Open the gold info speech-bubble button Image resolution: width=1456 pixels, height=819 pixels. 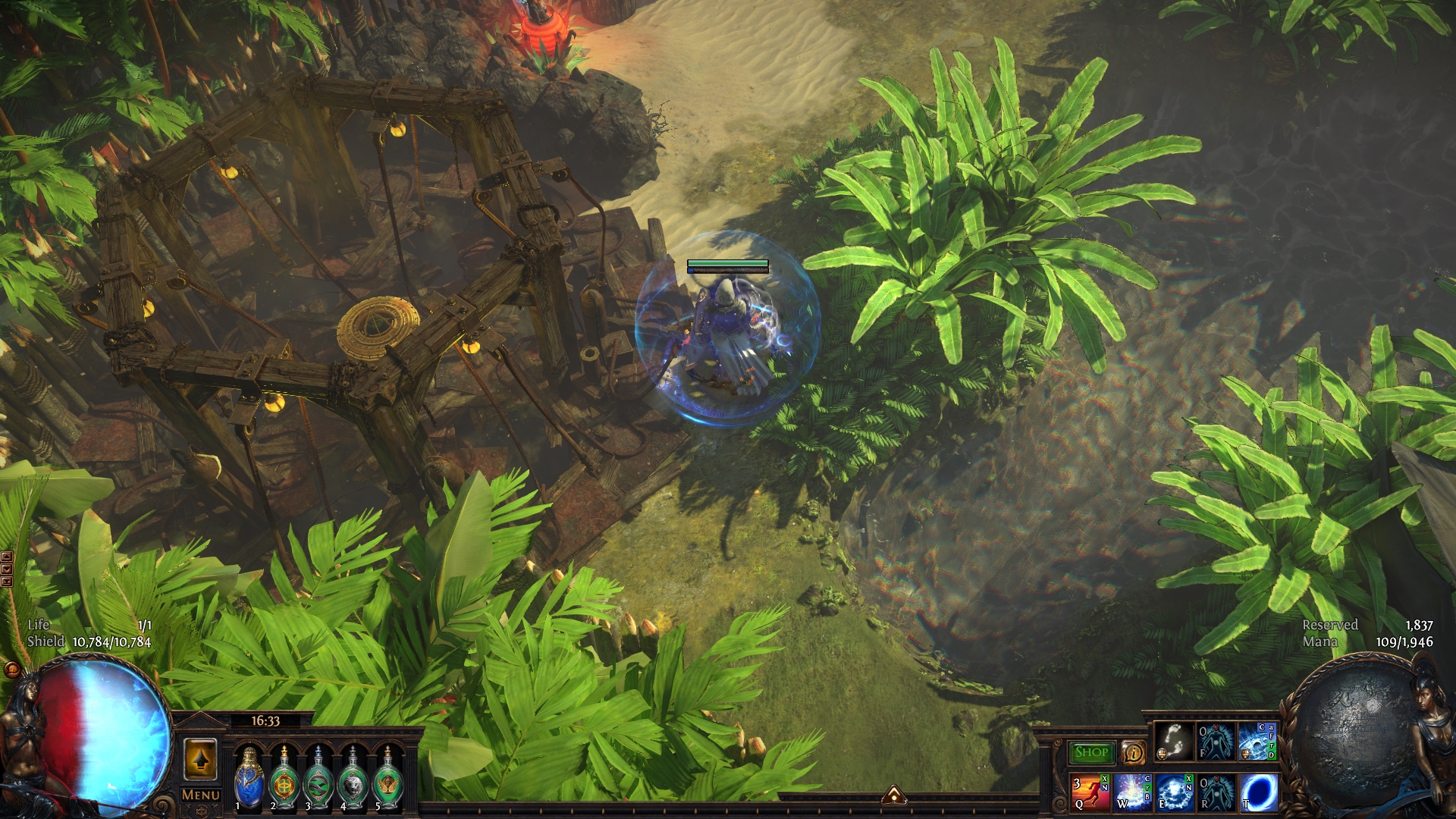click(1133, 752)
